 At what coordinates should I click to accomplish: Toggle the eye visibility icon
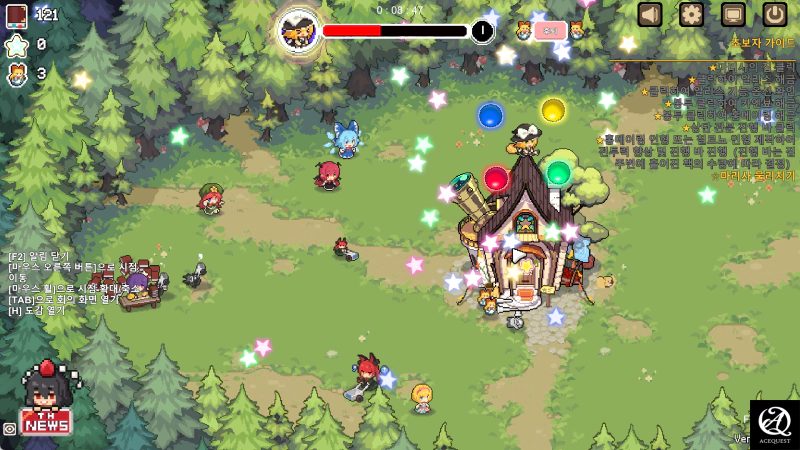click(x=9, y=428)
